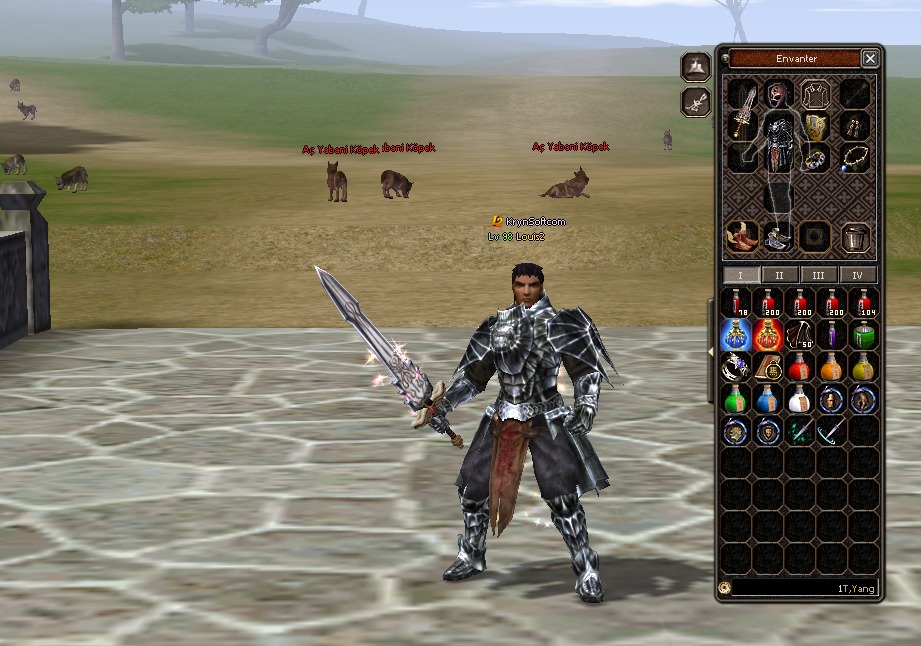Select the equipped sword weapon slot
Viewport: 921px width, 646px height.
tap(741, 113)
